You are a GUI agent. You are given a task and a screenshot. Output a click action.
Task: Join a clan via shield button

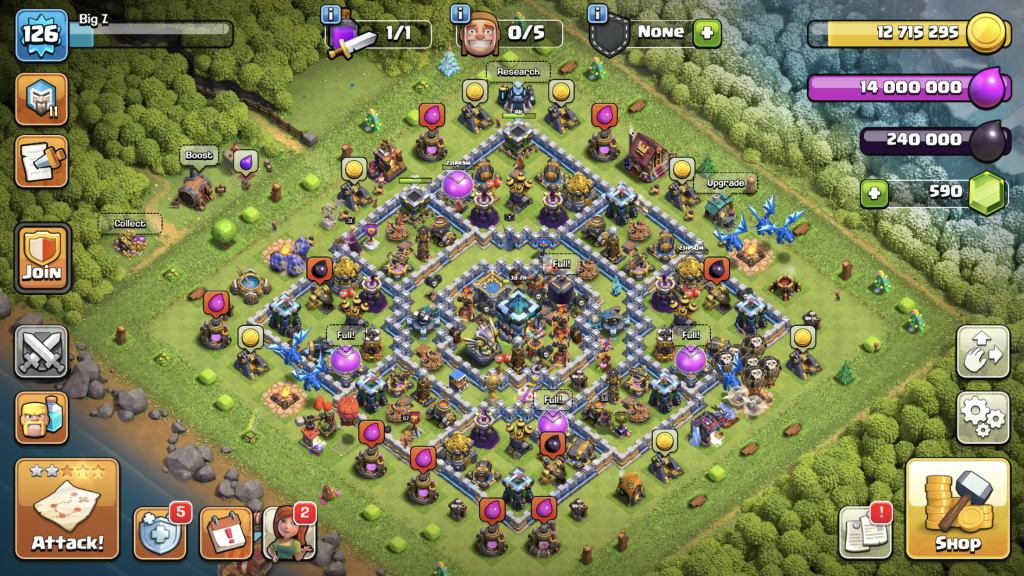[x=42, y=258]
